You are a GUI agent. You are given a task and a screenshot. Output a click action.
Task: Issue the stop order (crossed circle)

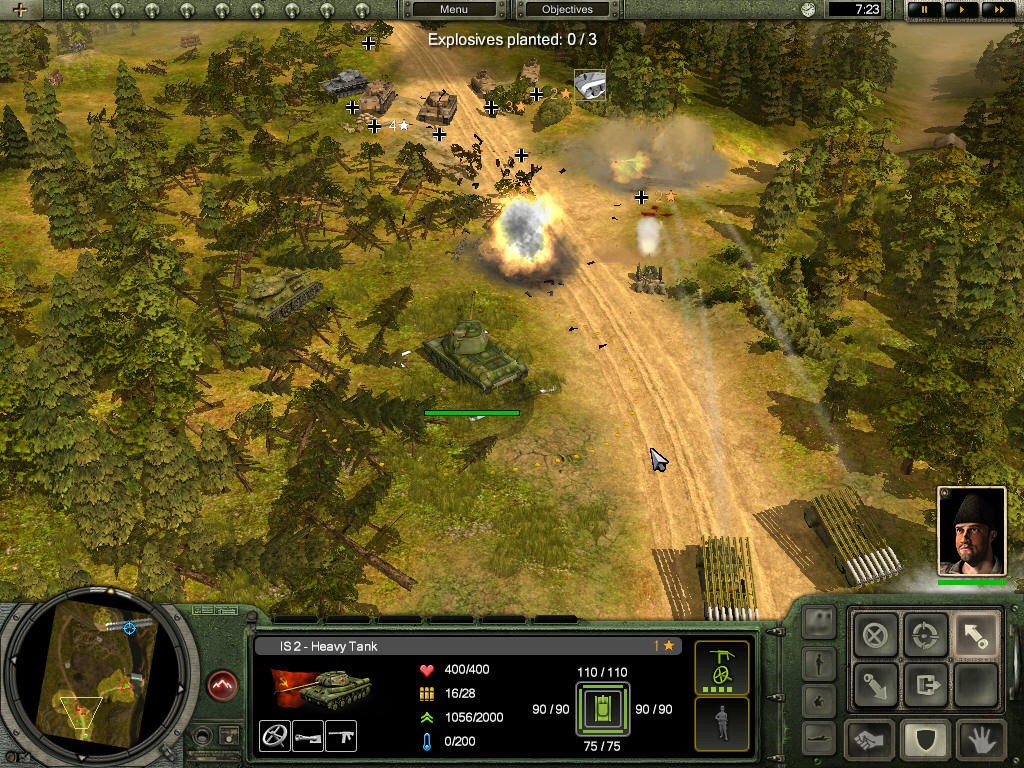click(876, 636)
